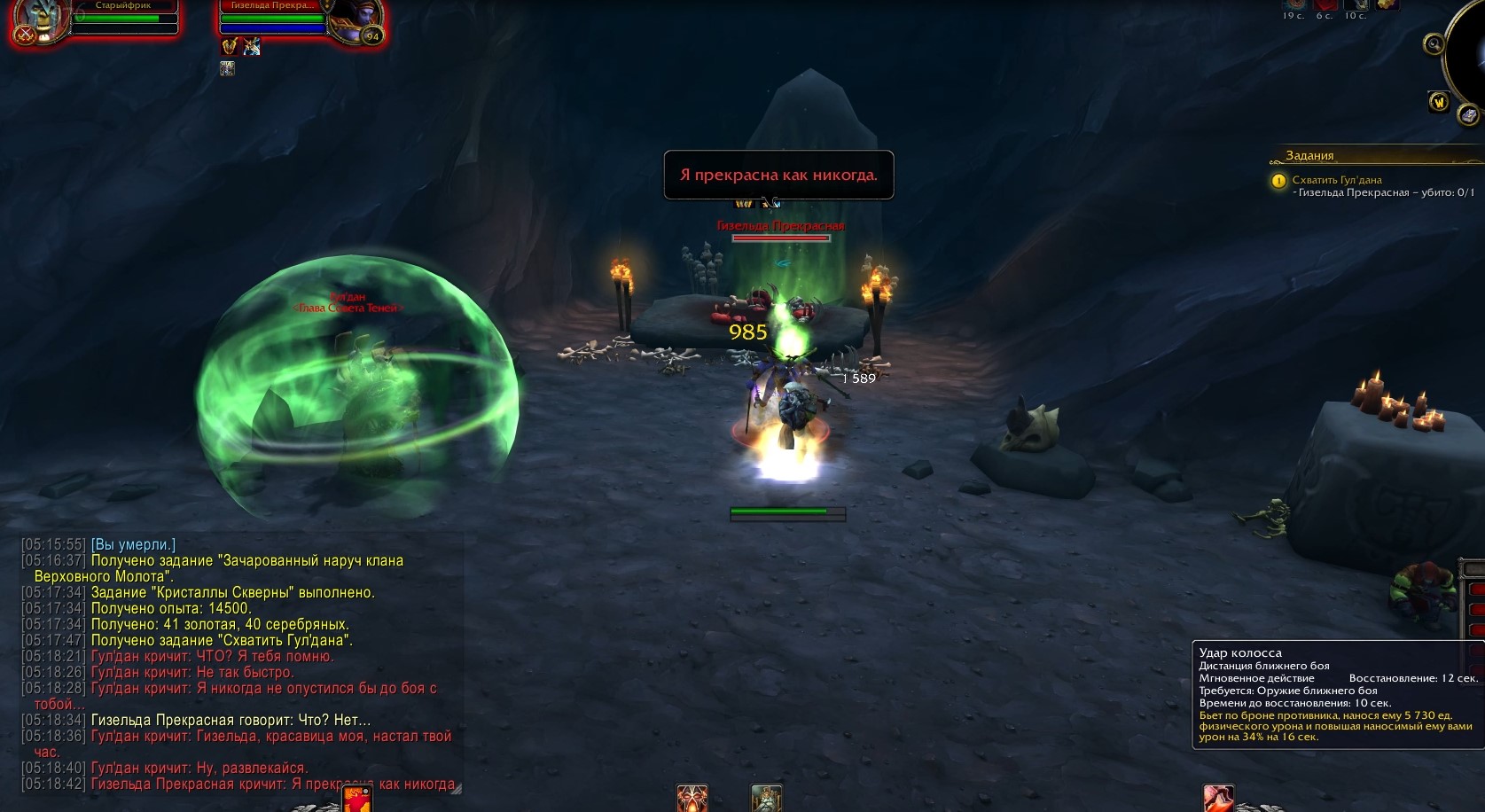Activate the armored warrior ability icon on action bar
This screenshot has height=812, width=1485.
point(766,799)
